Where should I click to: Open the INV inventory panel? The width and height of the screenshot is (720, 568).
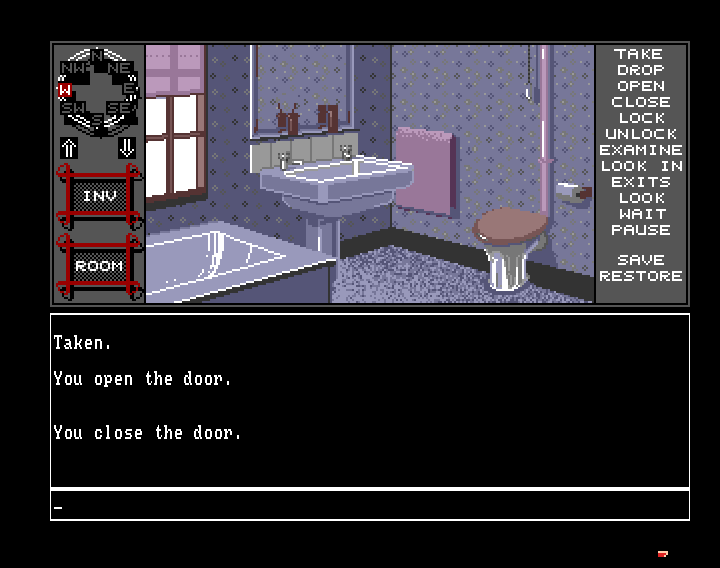(98, 197)
